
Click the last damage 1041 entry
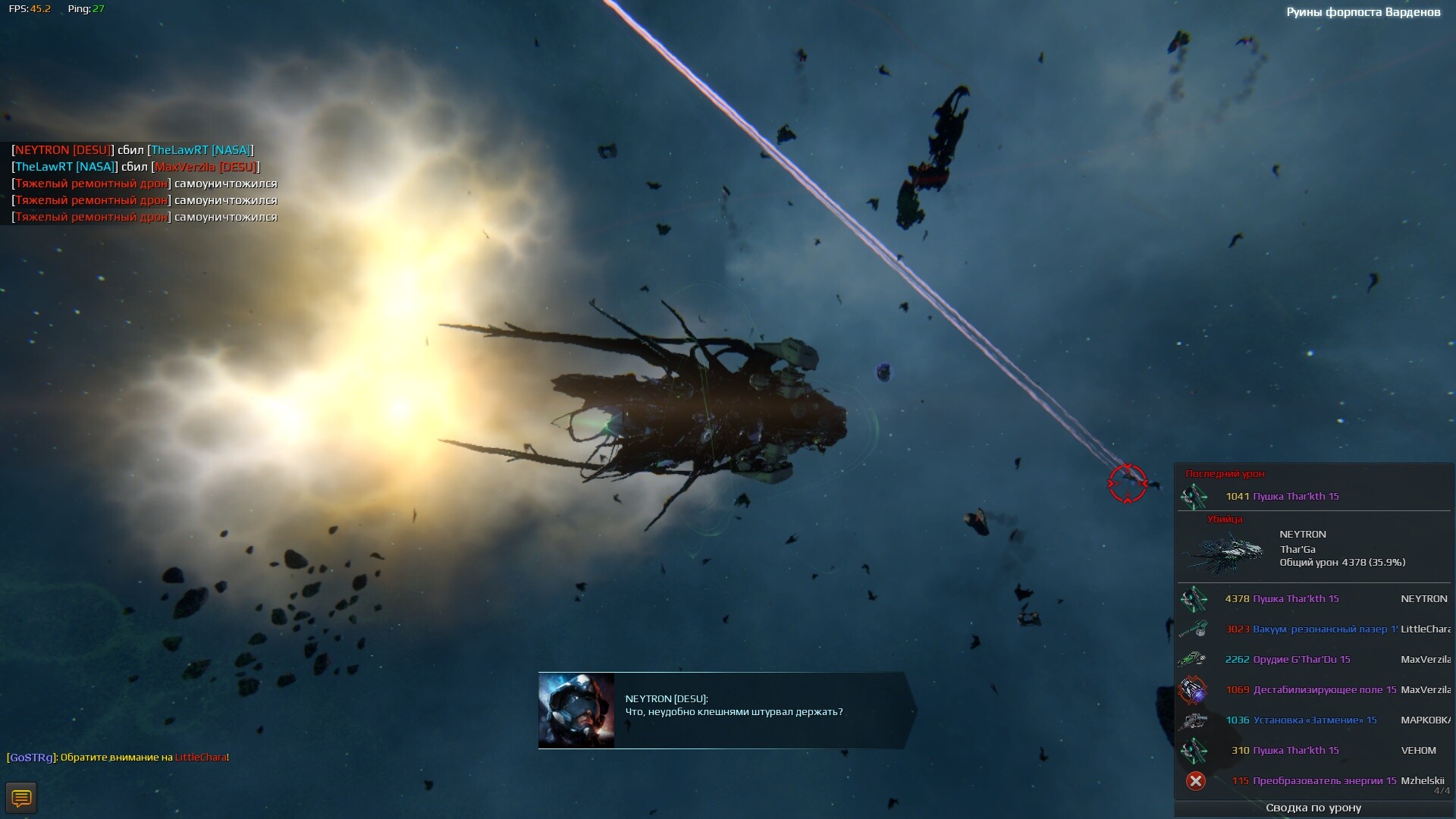tap(1282, 497)
